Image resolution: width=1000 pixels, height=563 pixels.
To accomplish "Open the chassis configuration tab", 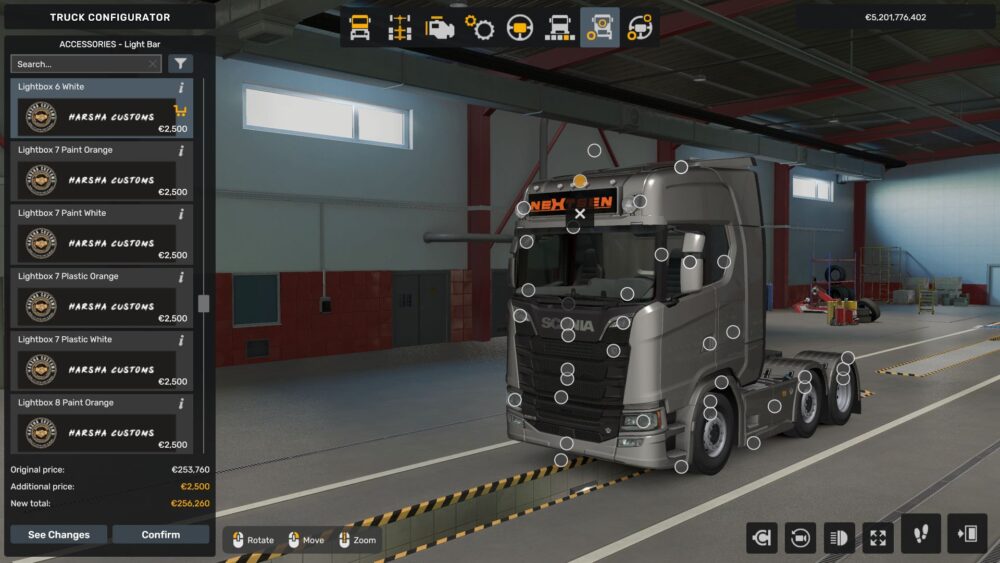I will 400,28.
